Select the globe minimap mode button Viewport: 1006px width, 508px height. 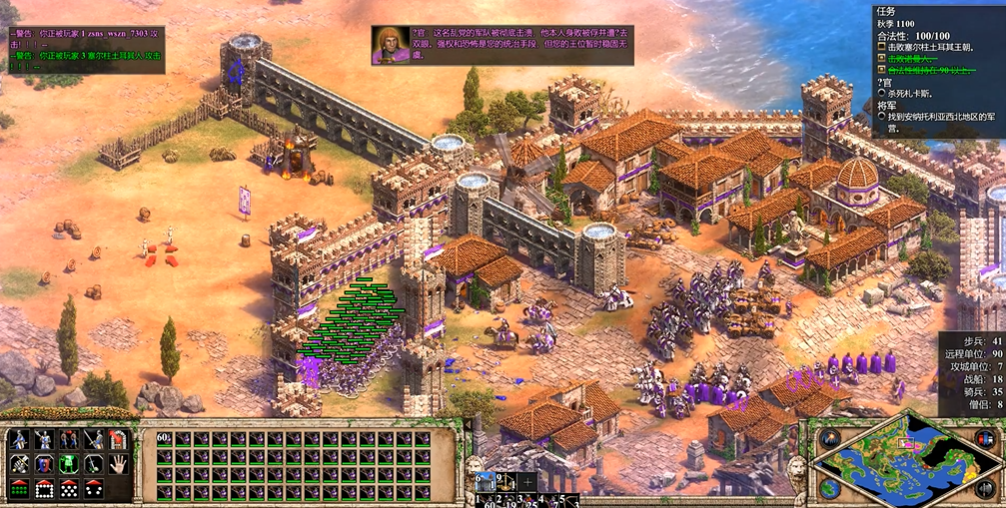[x=829, y=488]
